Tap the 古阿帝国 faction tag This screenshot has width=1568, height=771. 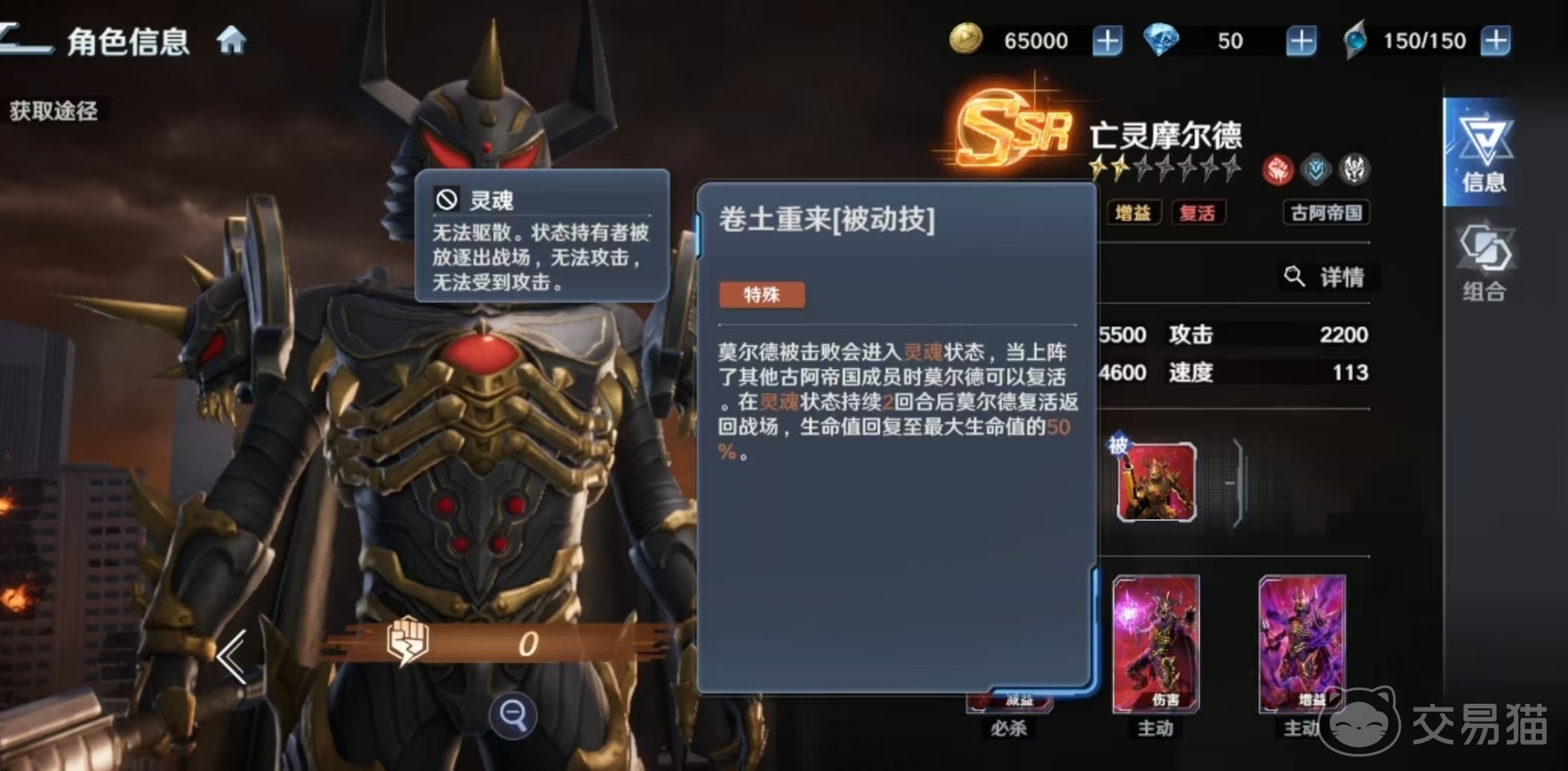(x=1326, y=213)
